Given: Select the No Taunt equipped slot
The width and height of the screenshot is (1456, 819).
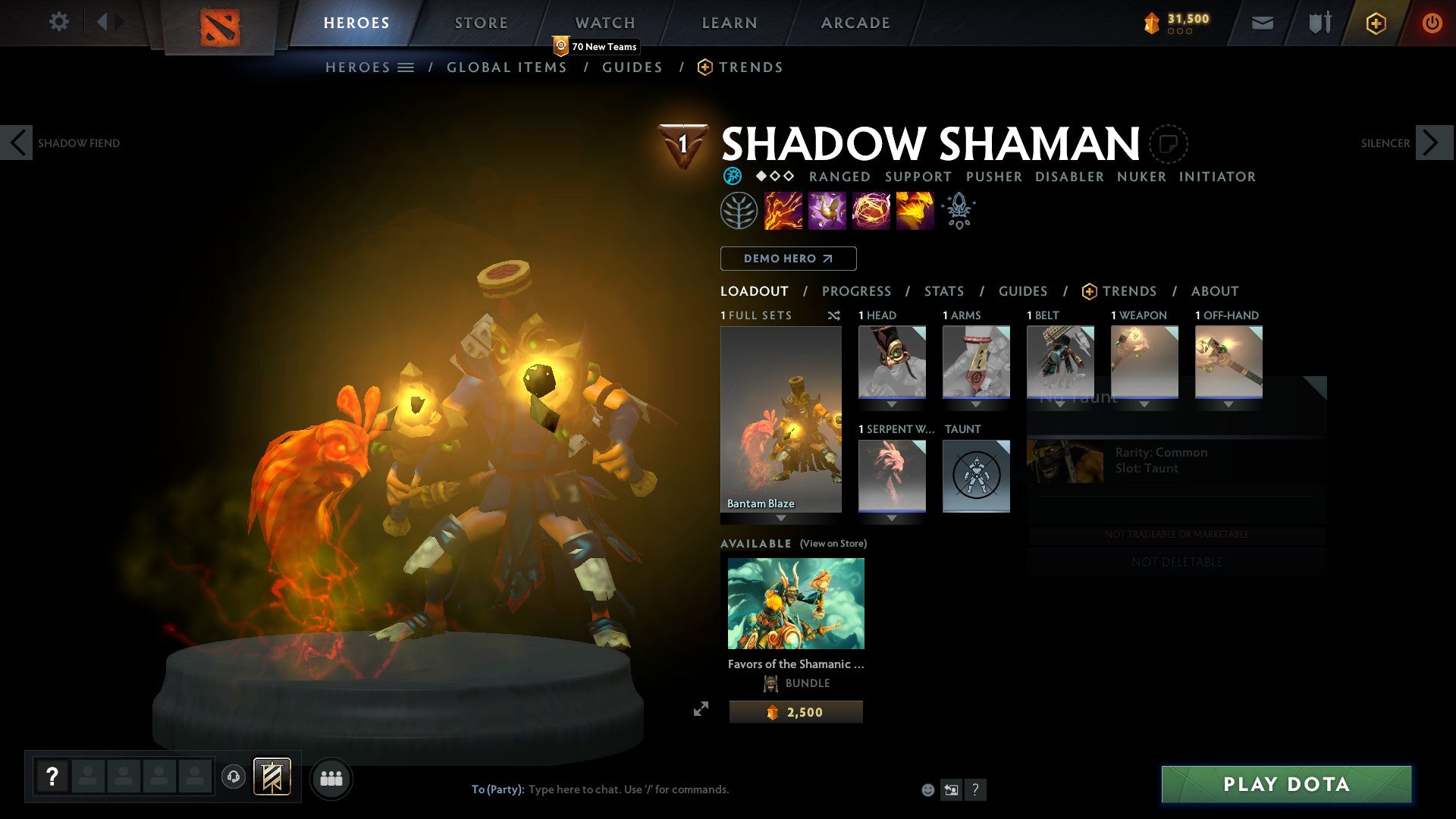Looking at the screenshot, I should pyautogui.click(x=977, y=476).
